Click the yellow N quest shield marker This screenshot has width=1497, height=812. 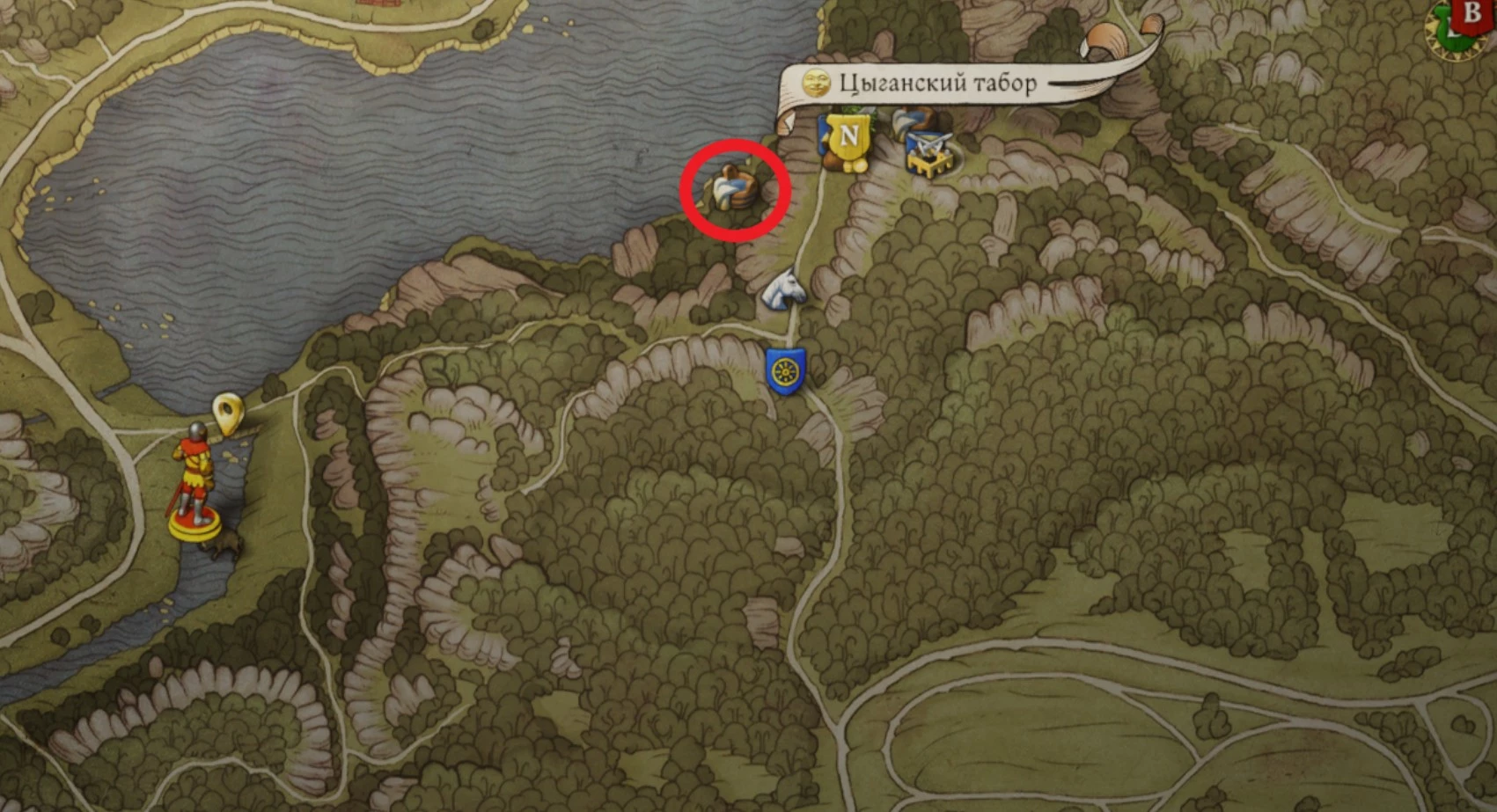pos(848,138)
